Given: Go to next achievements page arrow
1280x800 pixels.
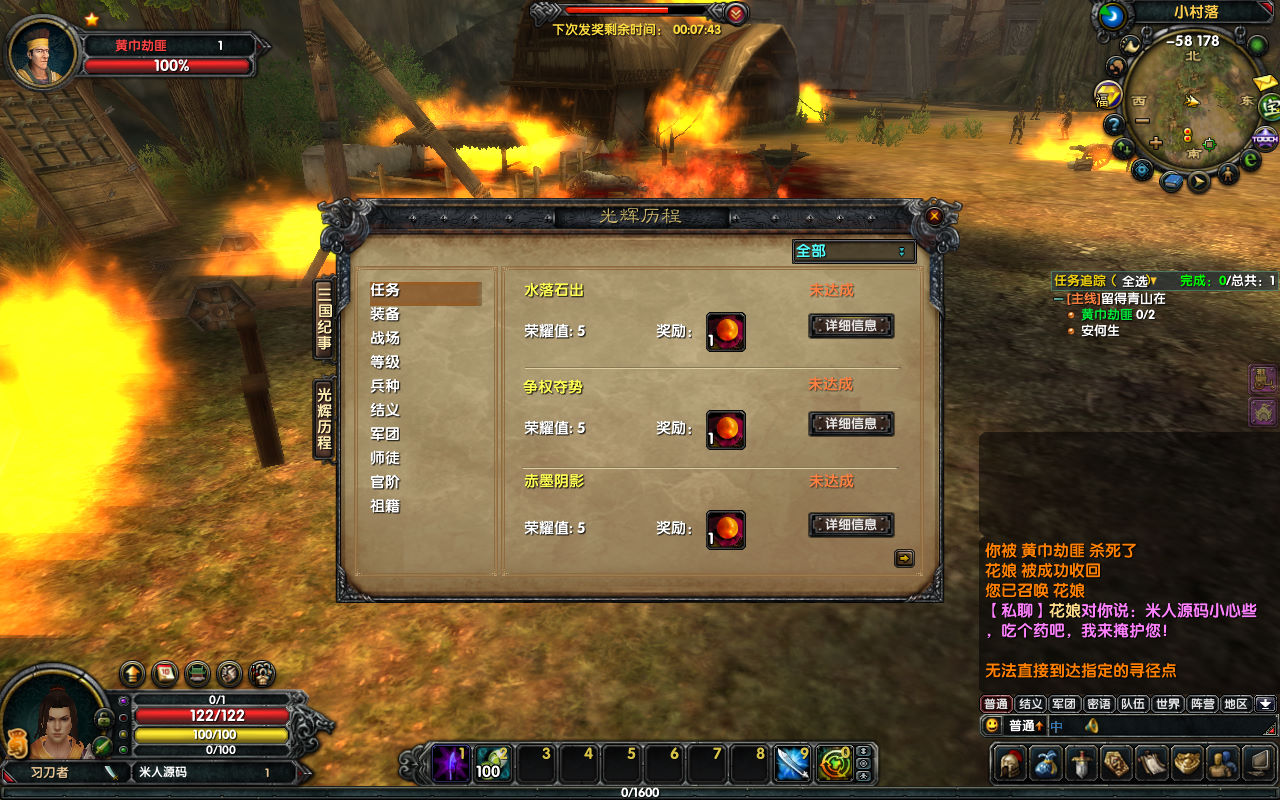Looking at the screenshot, I should click(x=904, y=559).
